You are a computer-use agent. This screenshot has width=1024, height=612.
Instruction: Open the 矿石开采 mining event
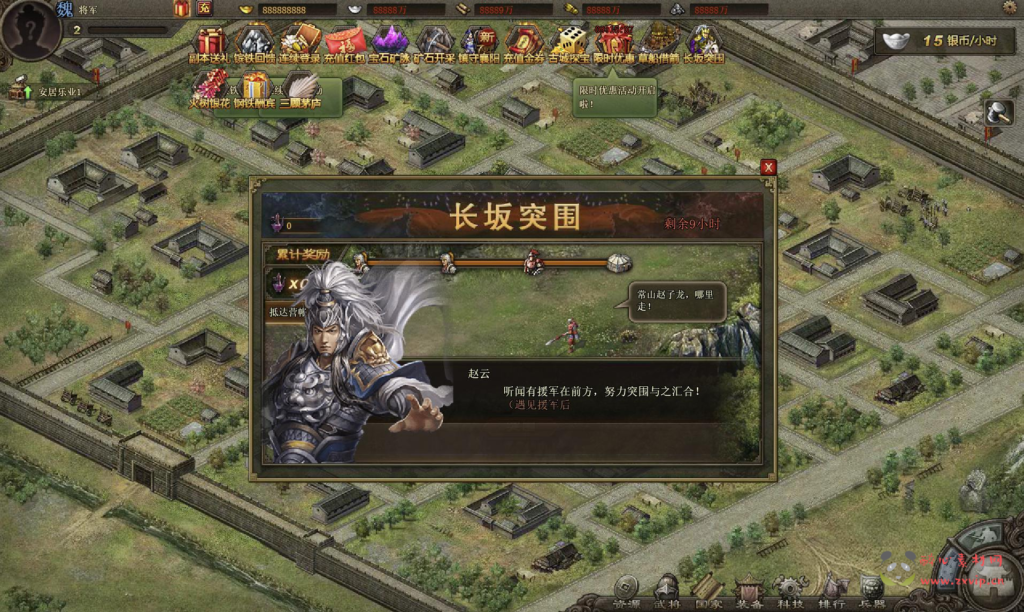coord(435,42)
